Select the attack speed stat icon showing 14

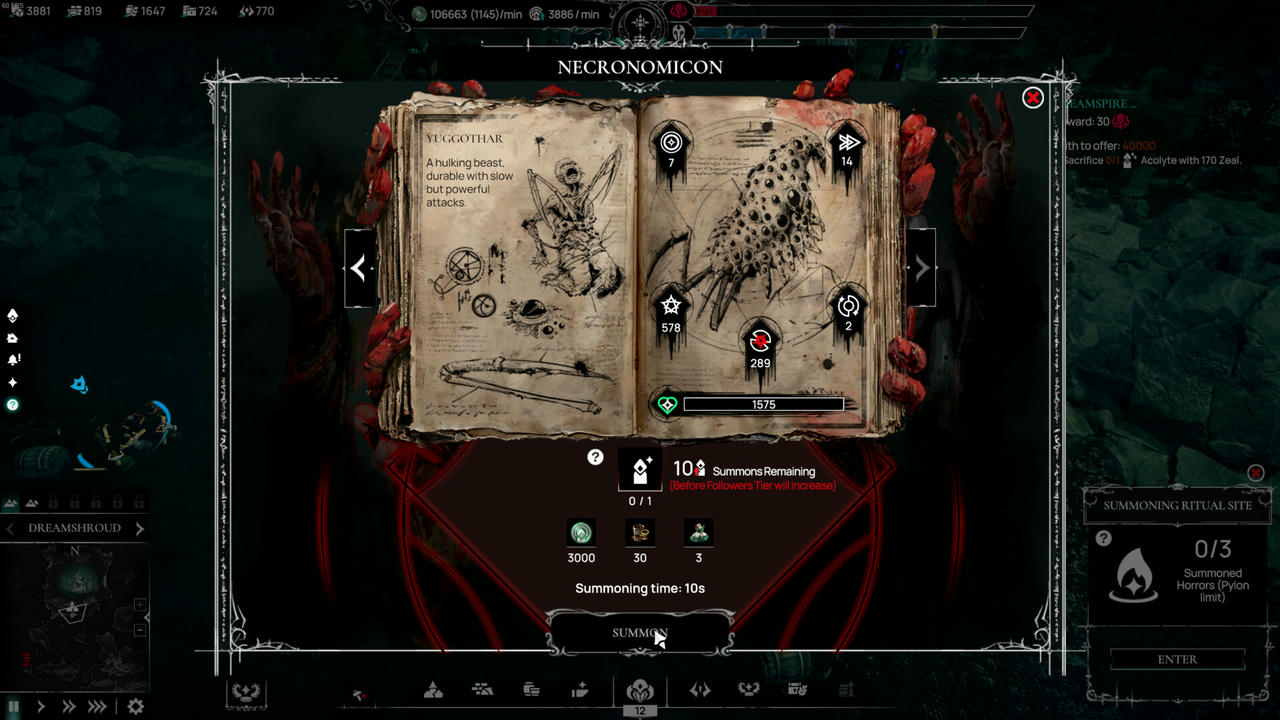[846, 143]
